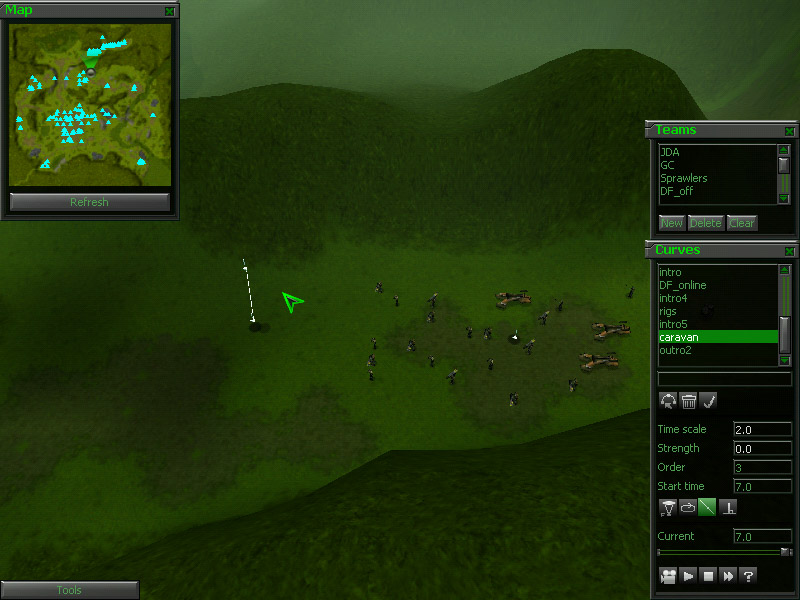
Task: Delete the selected team
Action: [705, 223]
